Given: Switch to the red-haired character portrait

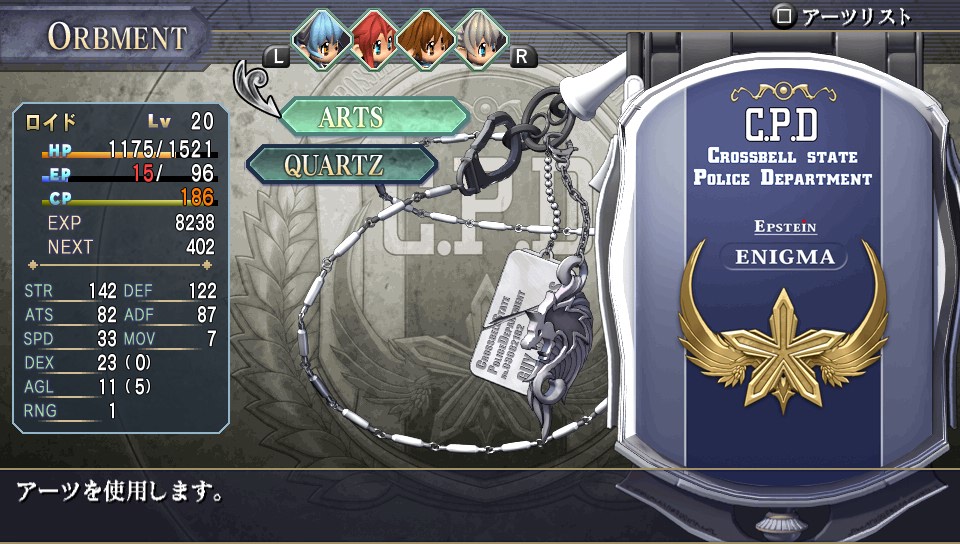Looking at the screenshot, I should [374, 38].
